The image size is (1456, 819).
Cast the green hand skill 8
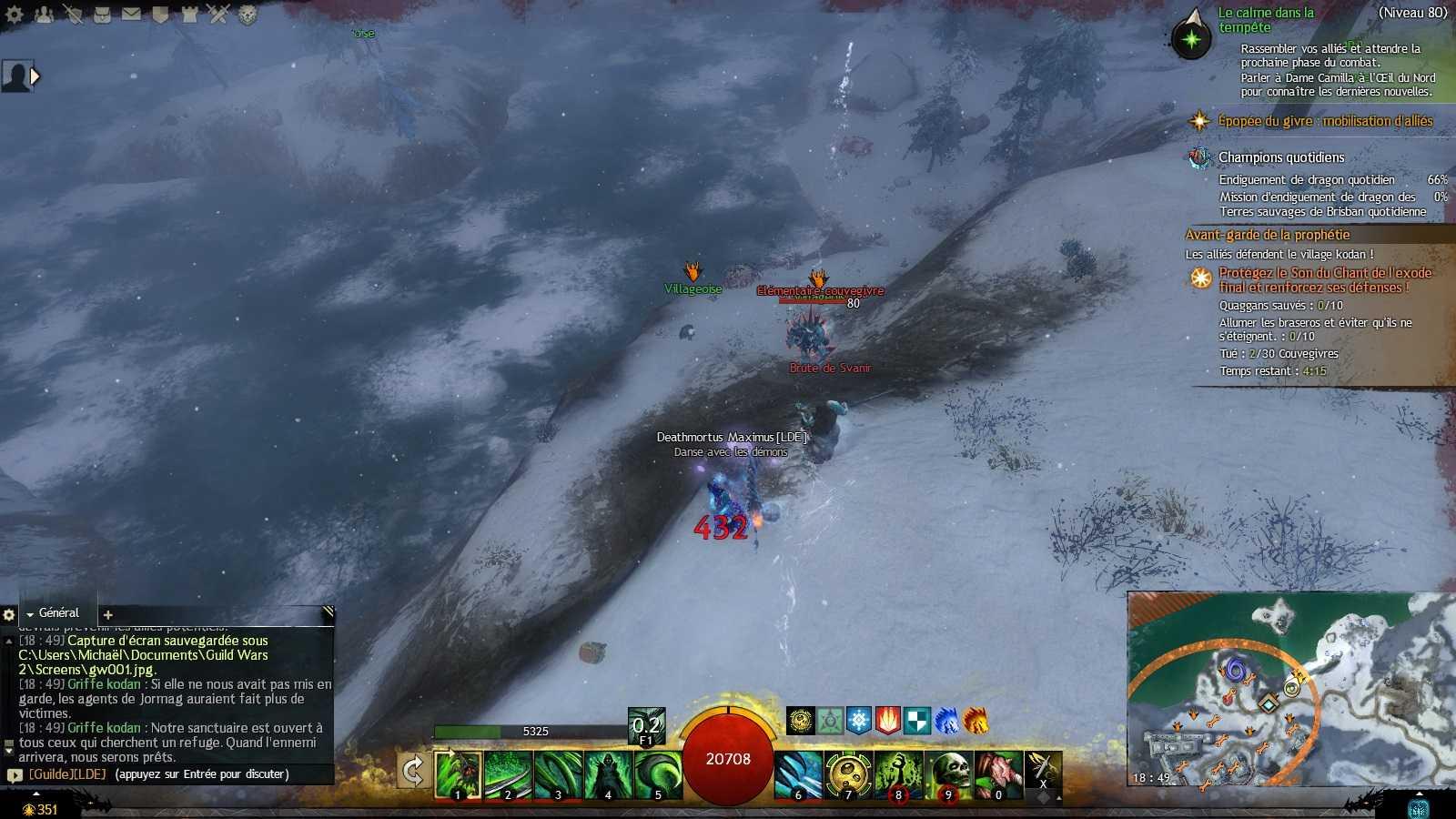(x=898, y=774)
